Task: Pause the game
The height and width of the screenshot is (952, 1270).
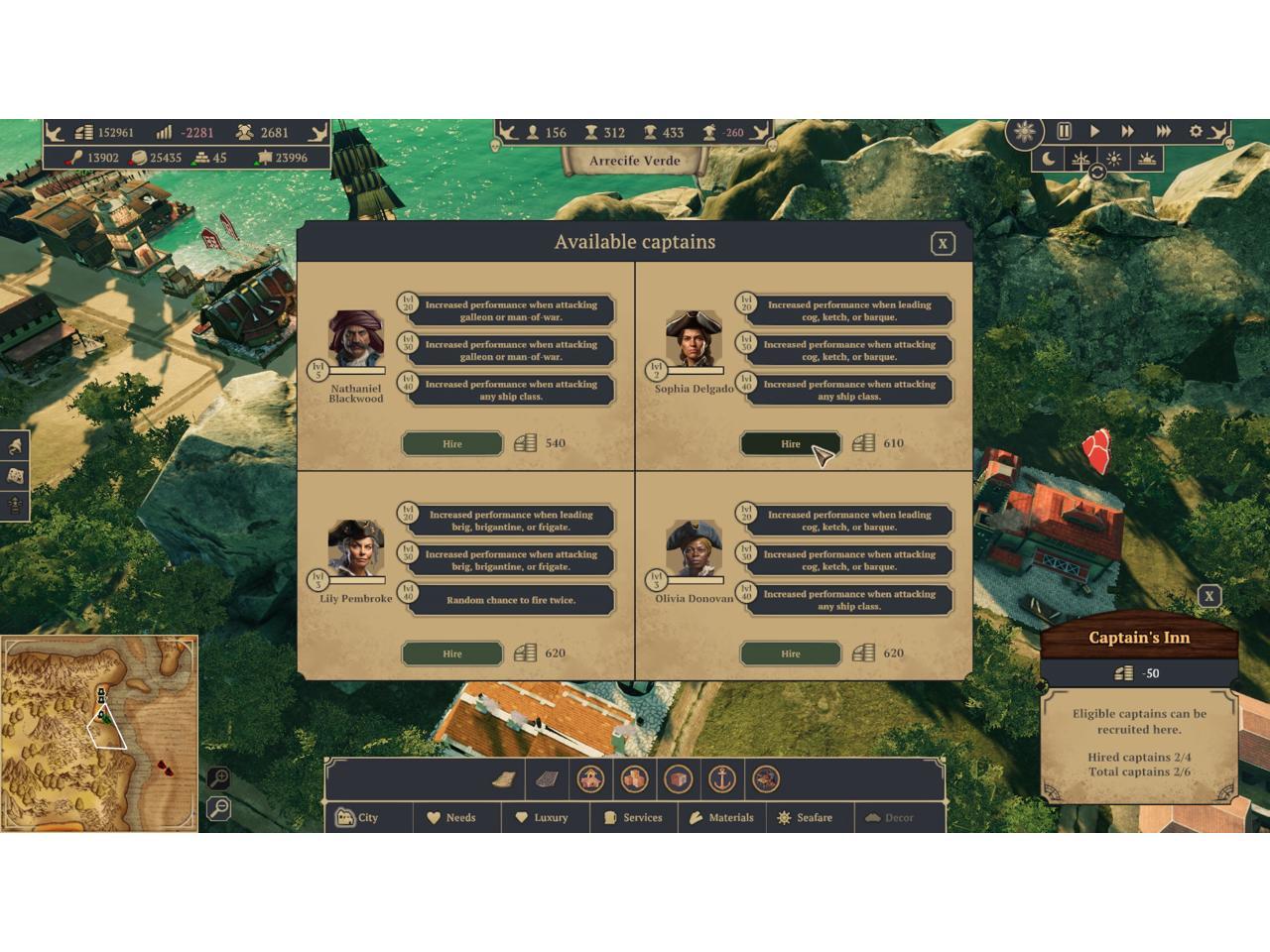Action: [x=1064, y=131]
